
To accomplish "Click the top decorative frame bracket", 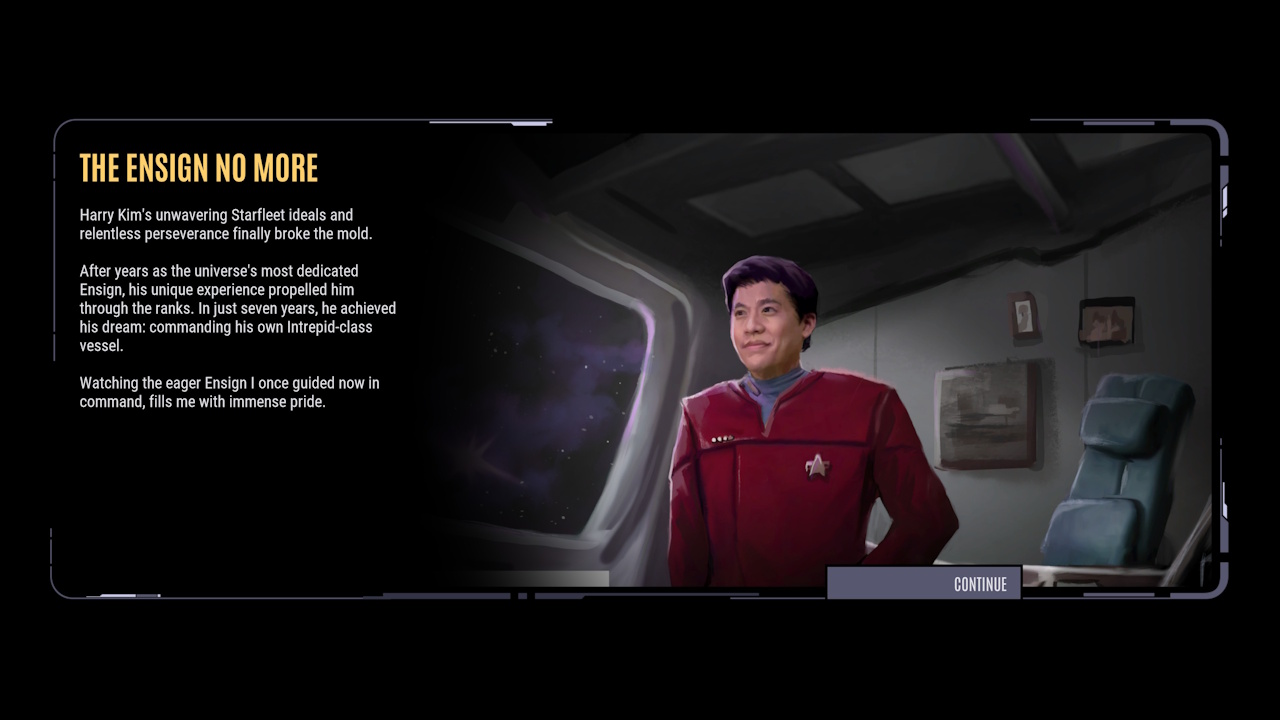I will pos(490,121).
